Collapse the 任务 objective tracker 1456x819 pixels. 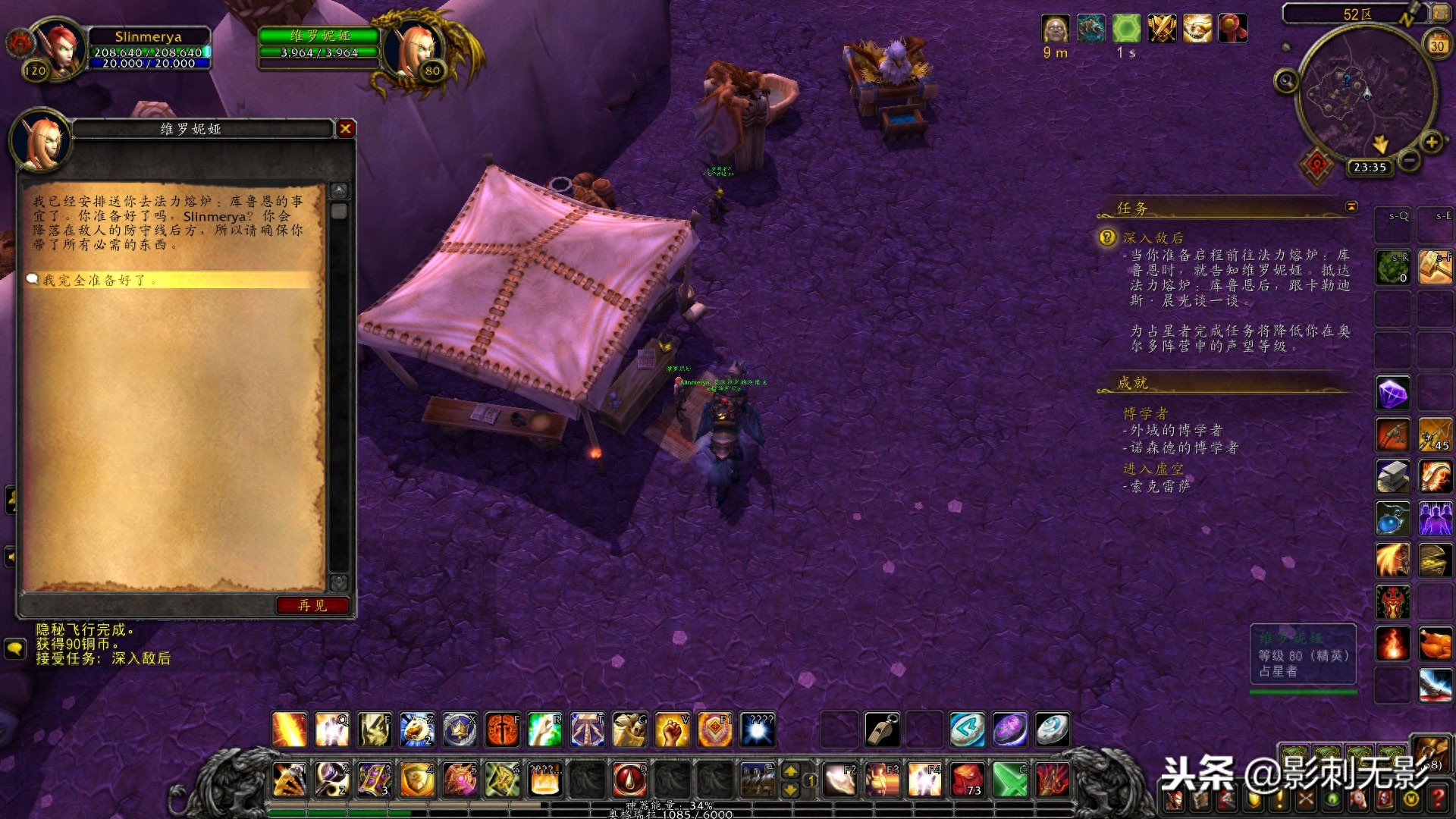coord(1351,206)
